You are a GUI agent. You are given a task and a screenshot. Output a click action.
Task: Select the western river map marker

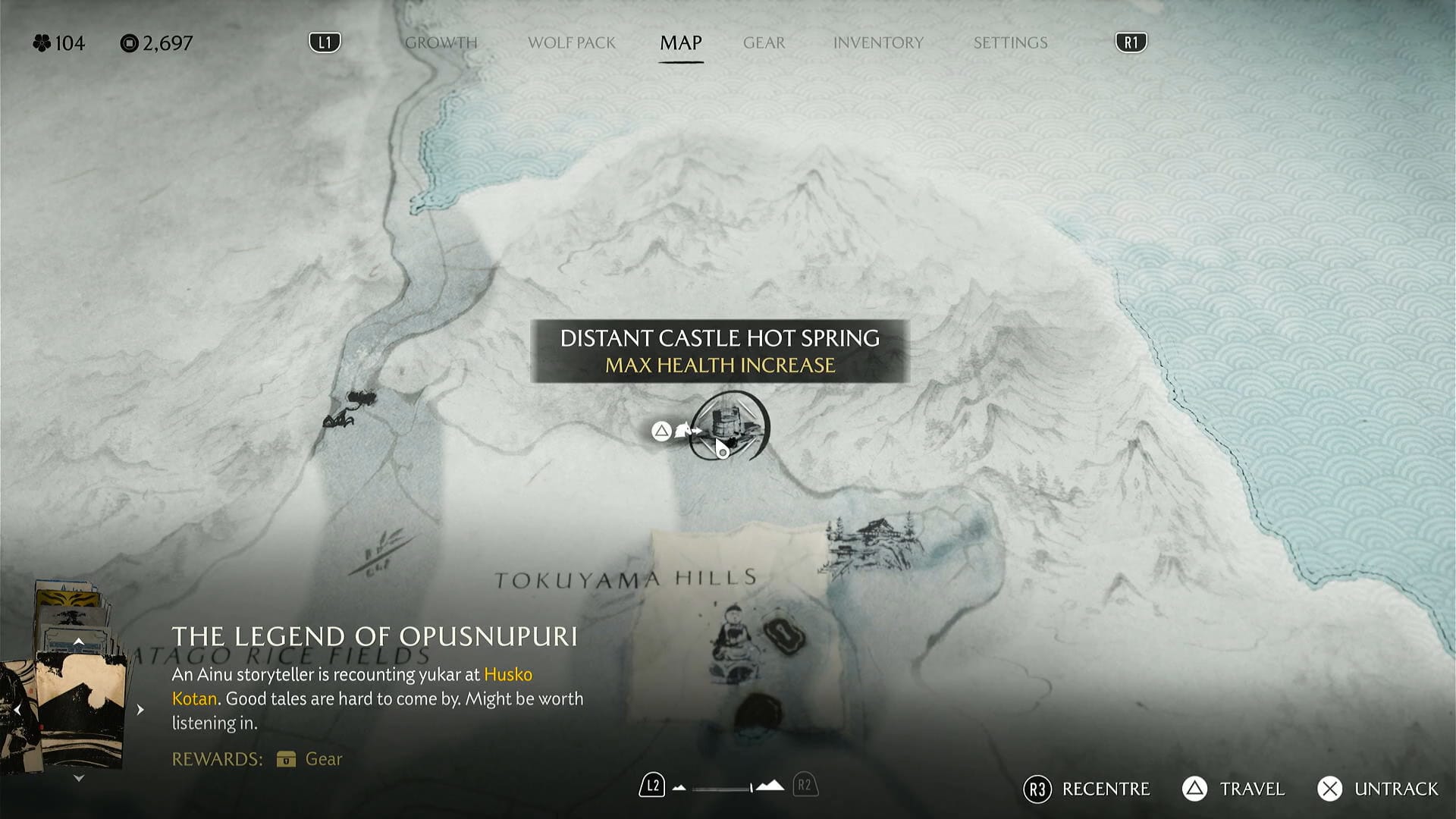pos(350,408)
